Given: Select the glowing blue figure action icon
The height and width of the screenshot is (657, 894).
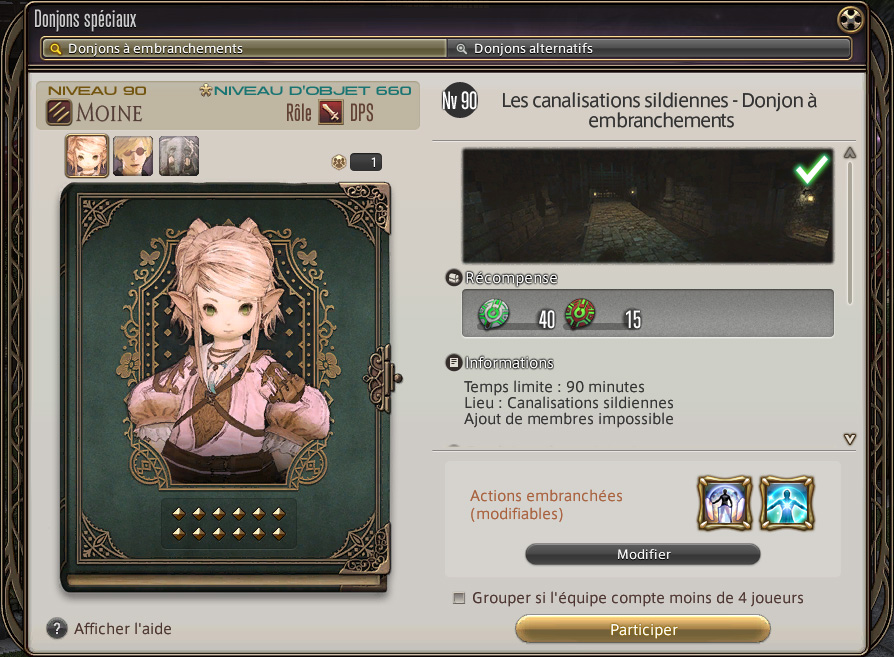Looking at the screenshot, I should [785, 503].
